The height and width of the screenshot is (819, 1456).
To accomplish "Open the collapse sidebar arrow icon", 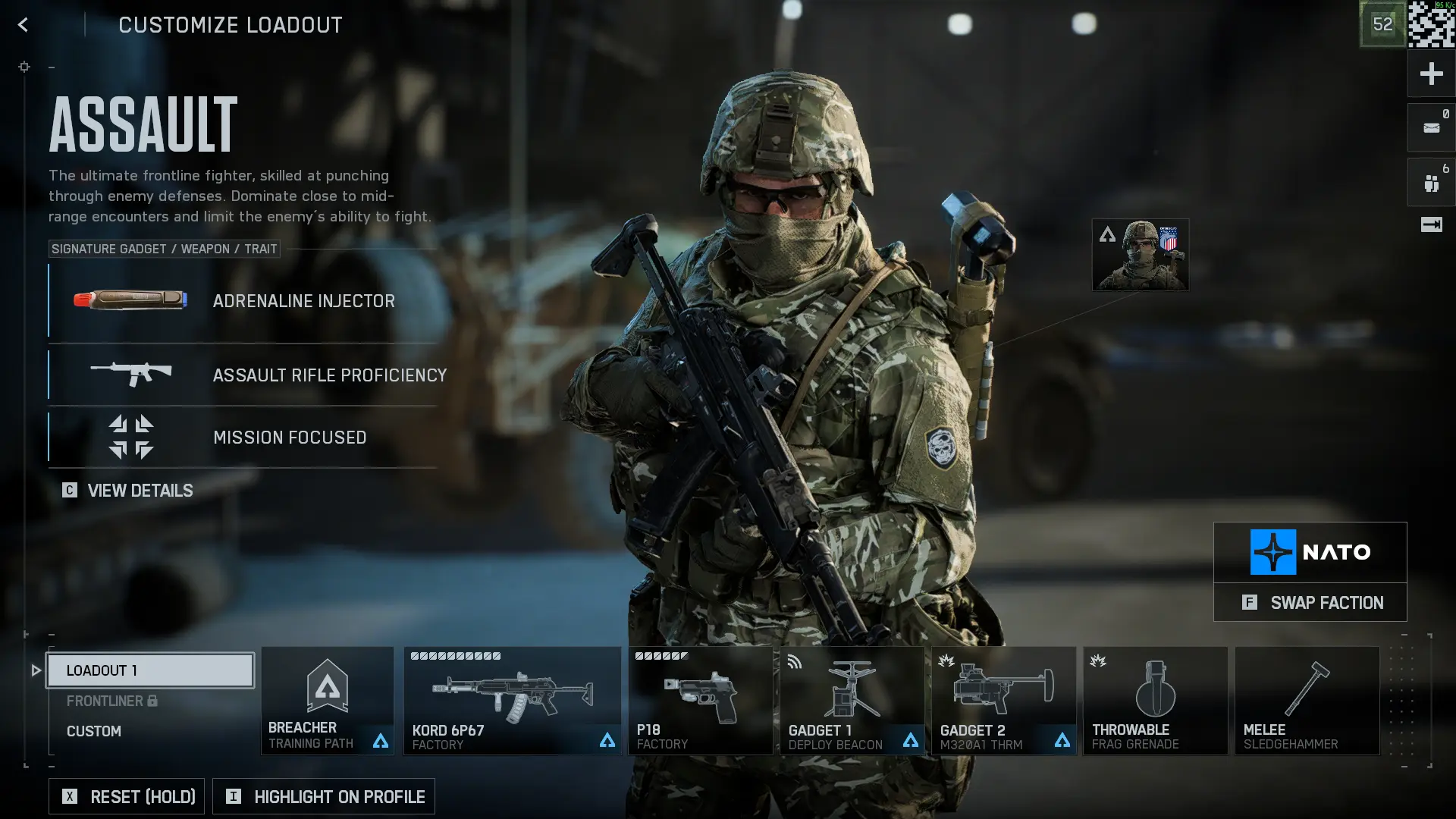I will pos(1432,224).
